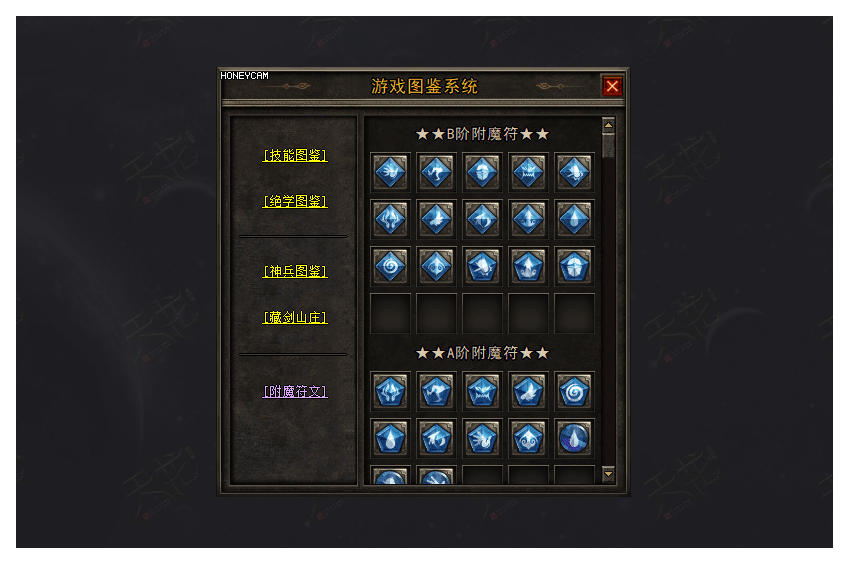
Task: Click the rune list's down arrow button
Action: pyautogui.click(x=608, y=474)
